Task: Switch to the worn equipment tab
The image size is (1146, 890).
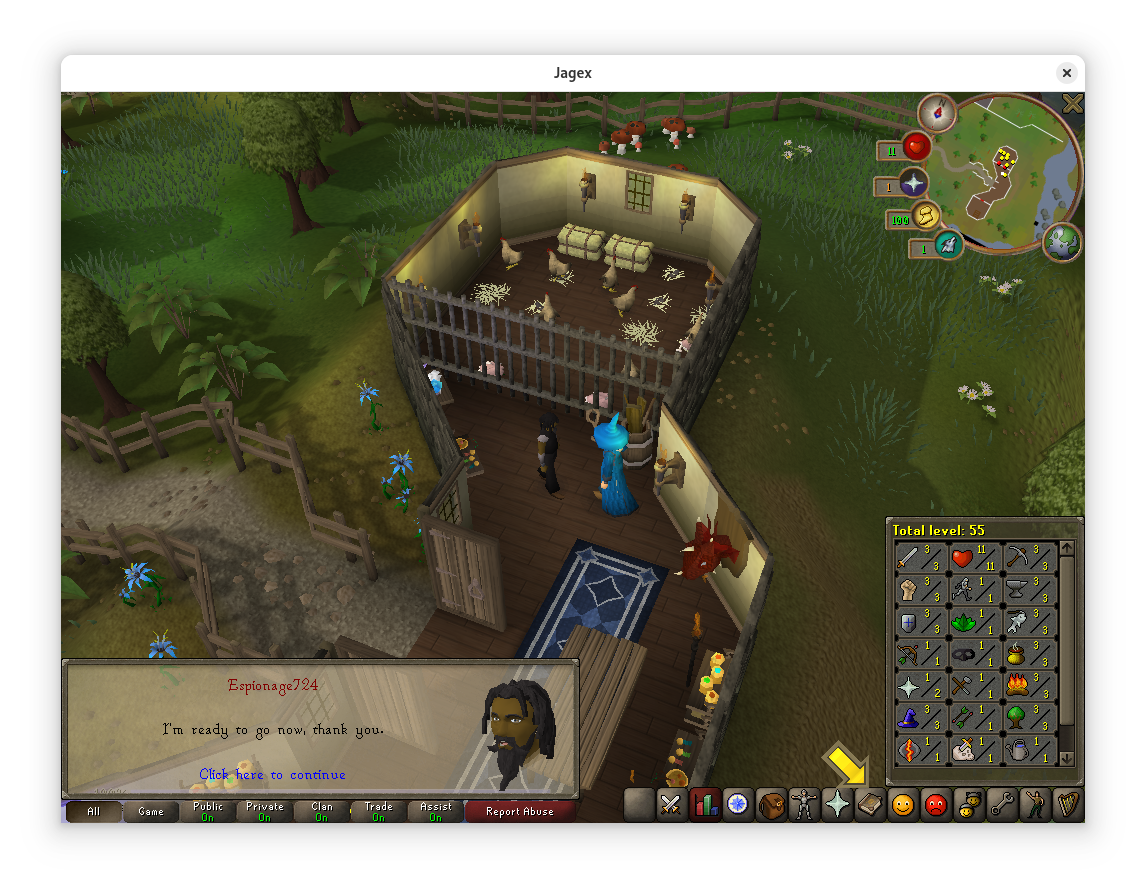Action: pos(804,804)
